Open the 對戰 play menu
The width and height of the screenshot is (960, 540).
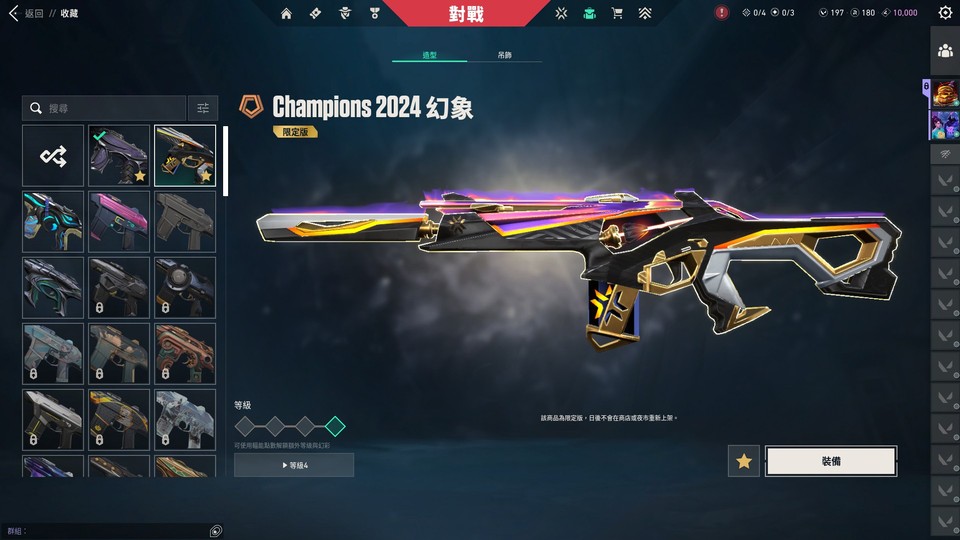tap(466, 13)
